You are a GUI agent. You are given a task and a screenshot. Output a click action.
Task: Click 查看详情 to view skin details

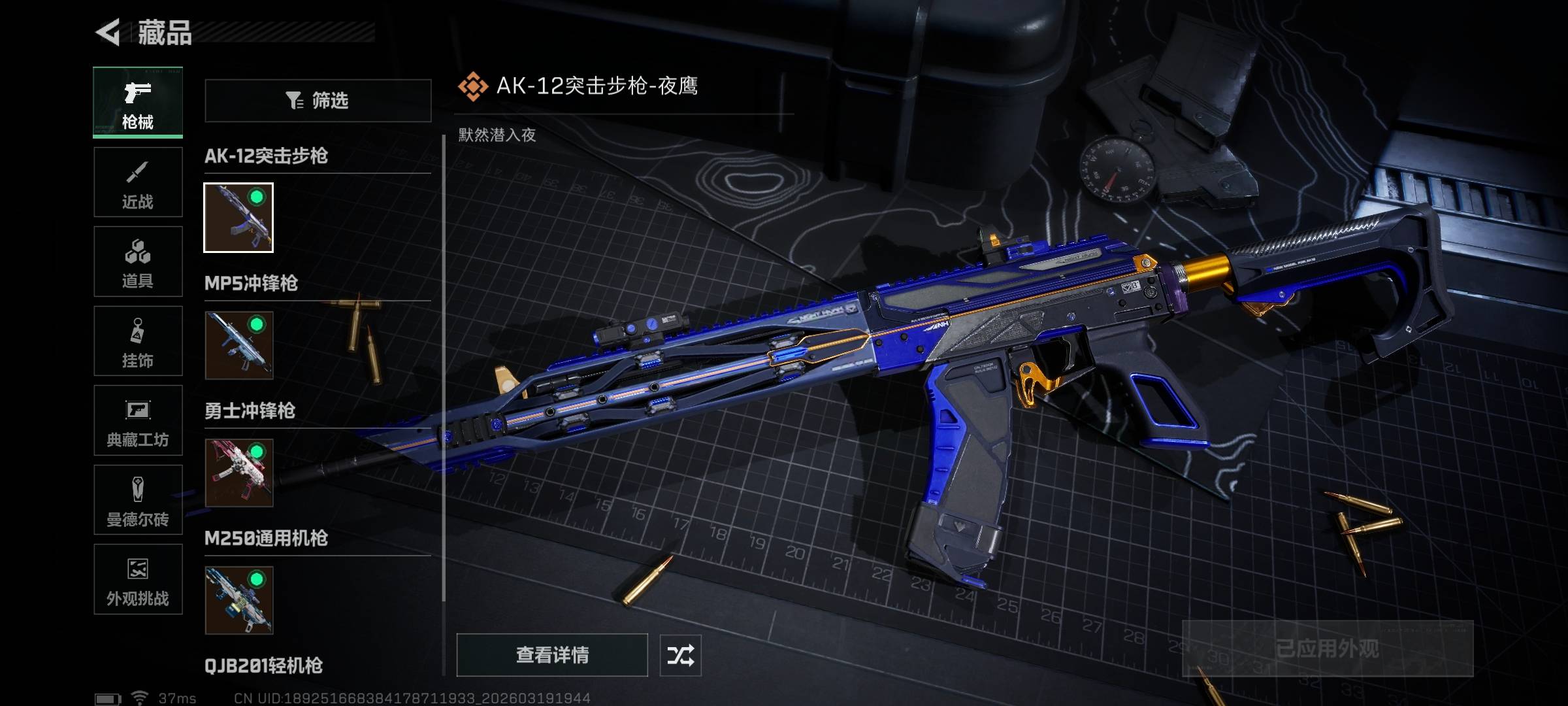[552, 655]
